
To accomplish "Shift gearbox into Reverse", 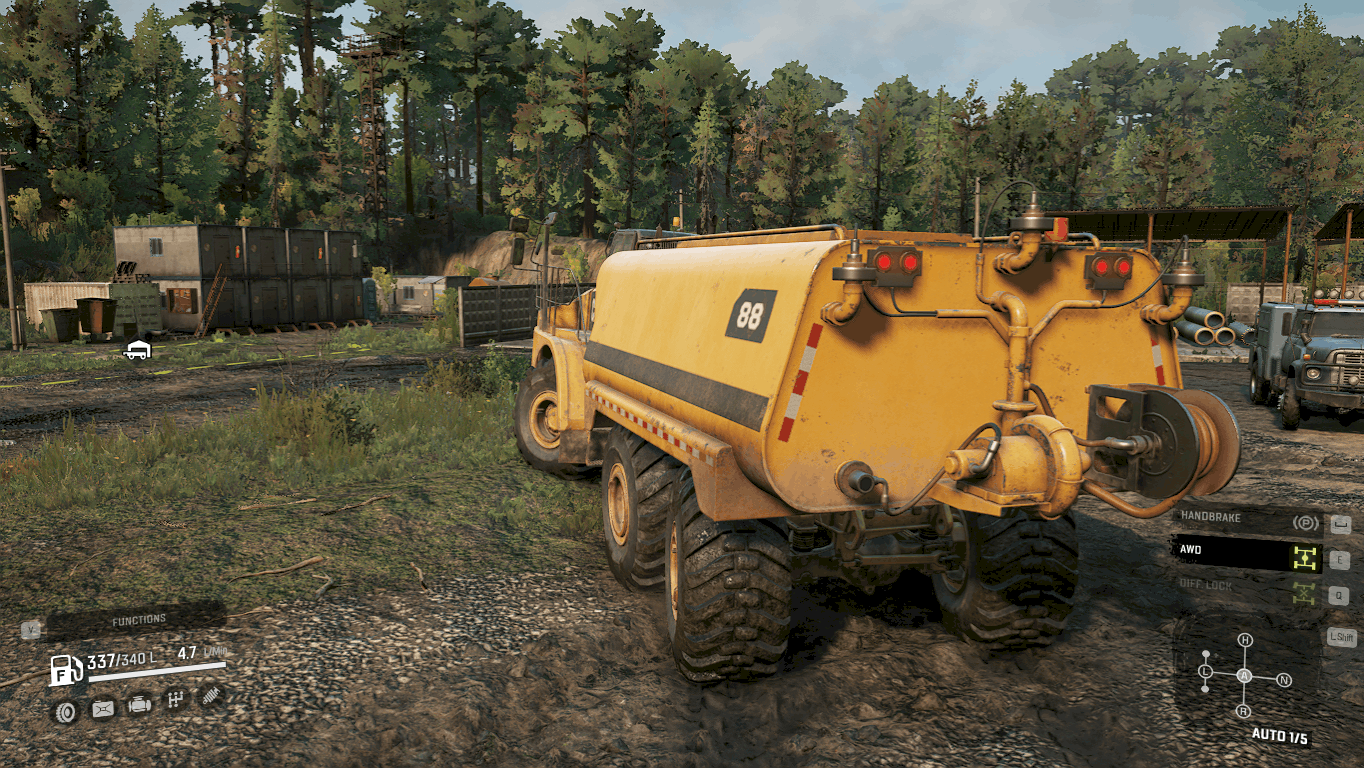I will click(x=1244, y=711).
